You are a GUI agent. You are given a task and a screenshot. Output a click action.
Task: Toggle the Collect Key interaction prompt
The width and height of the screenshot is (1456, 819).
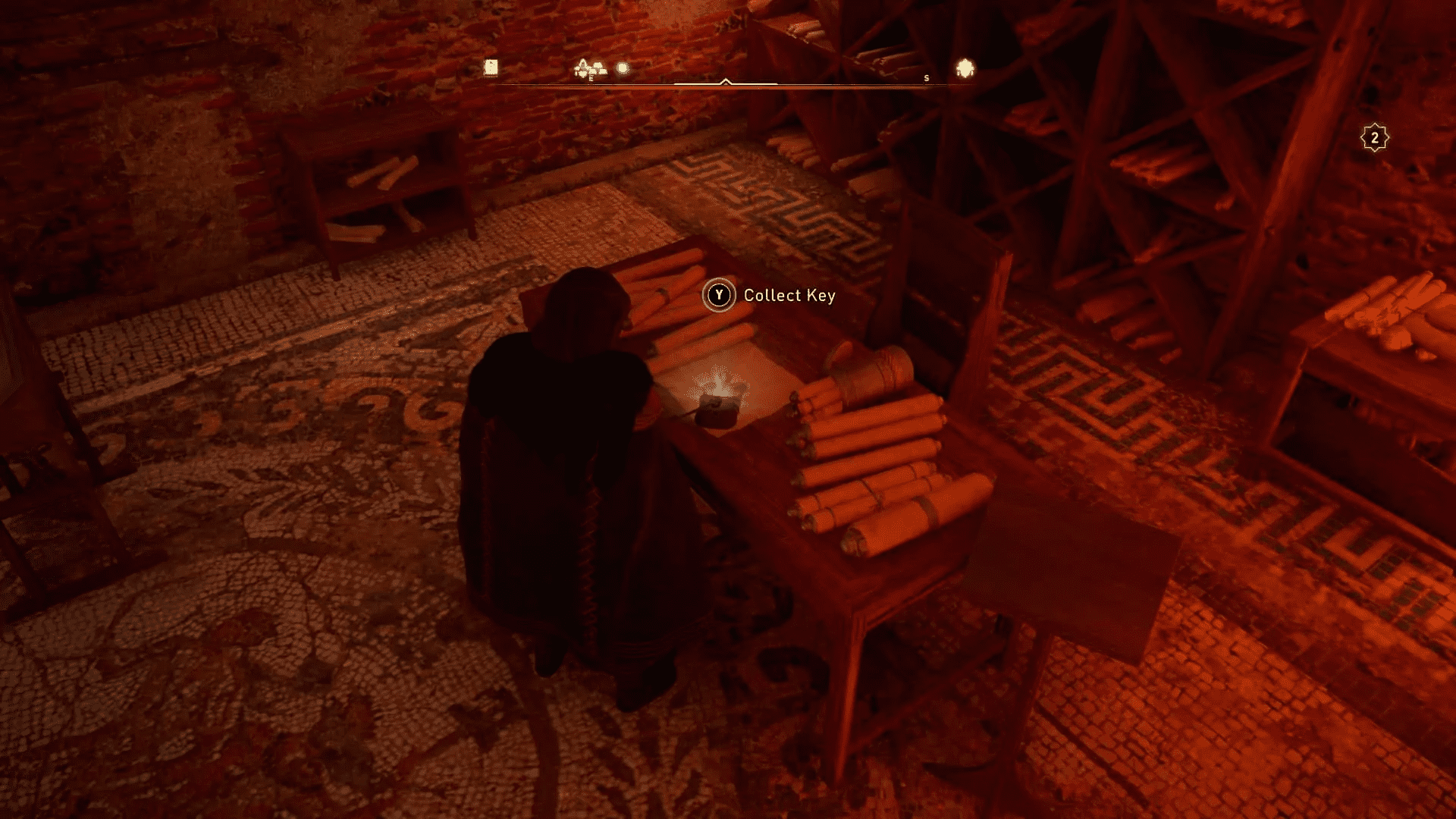coord(773,296)
